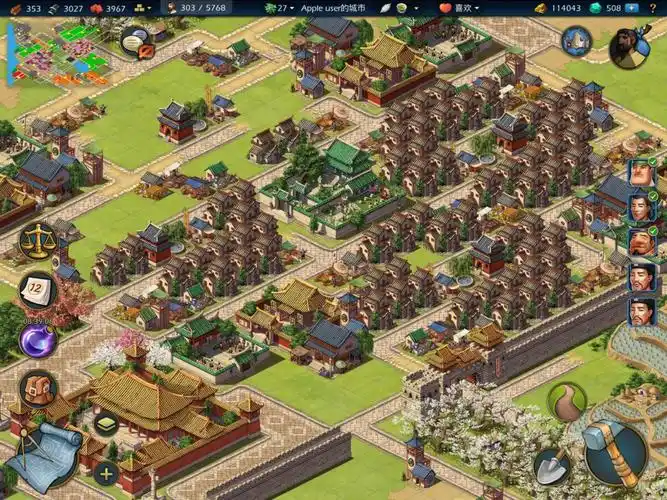
Task: Activate the hammer build button
Action: pyautogui.click(x=615, y=451)
